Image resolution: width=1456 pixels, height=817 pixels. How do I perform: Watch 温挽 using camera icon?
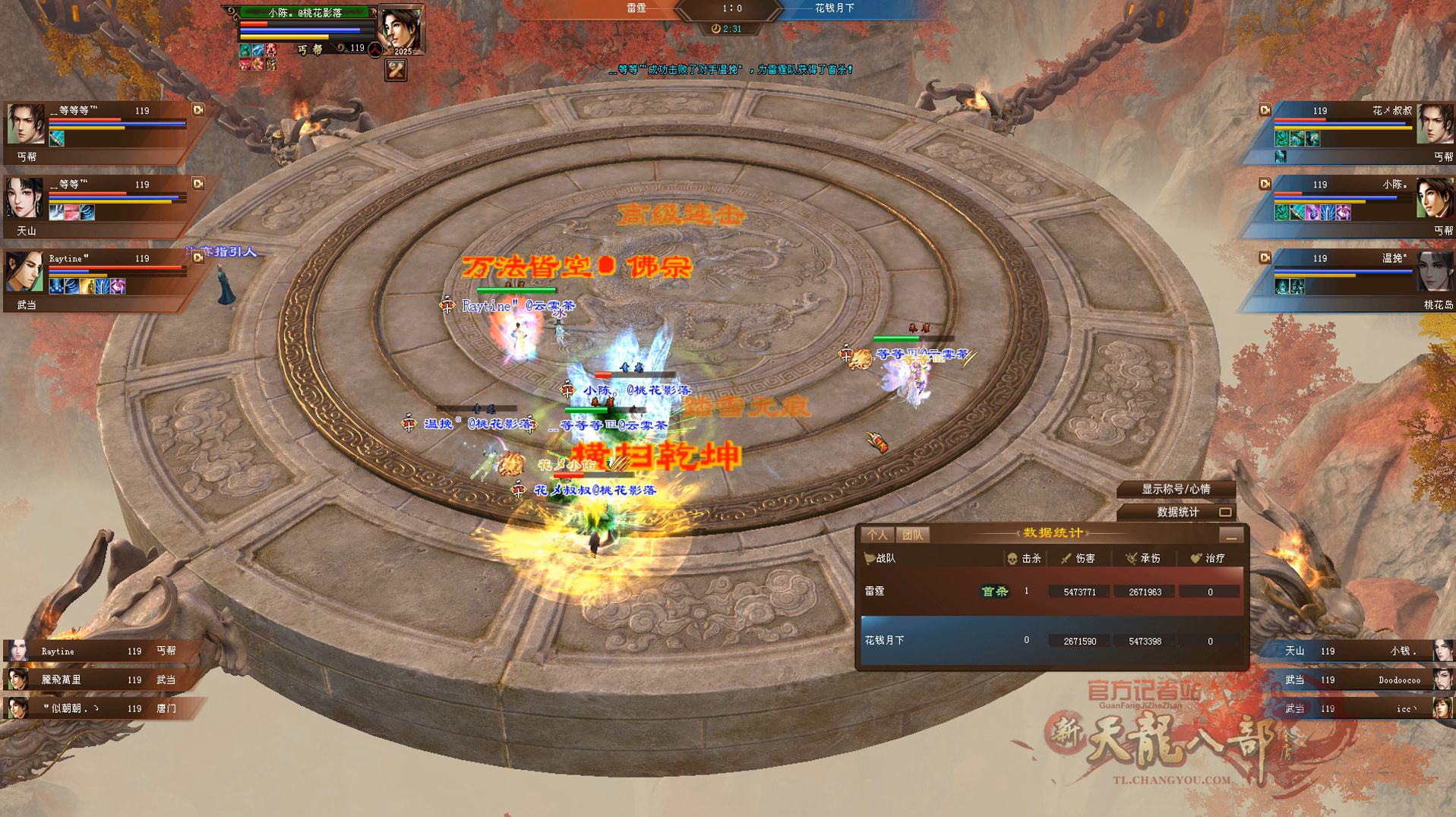1265,257
